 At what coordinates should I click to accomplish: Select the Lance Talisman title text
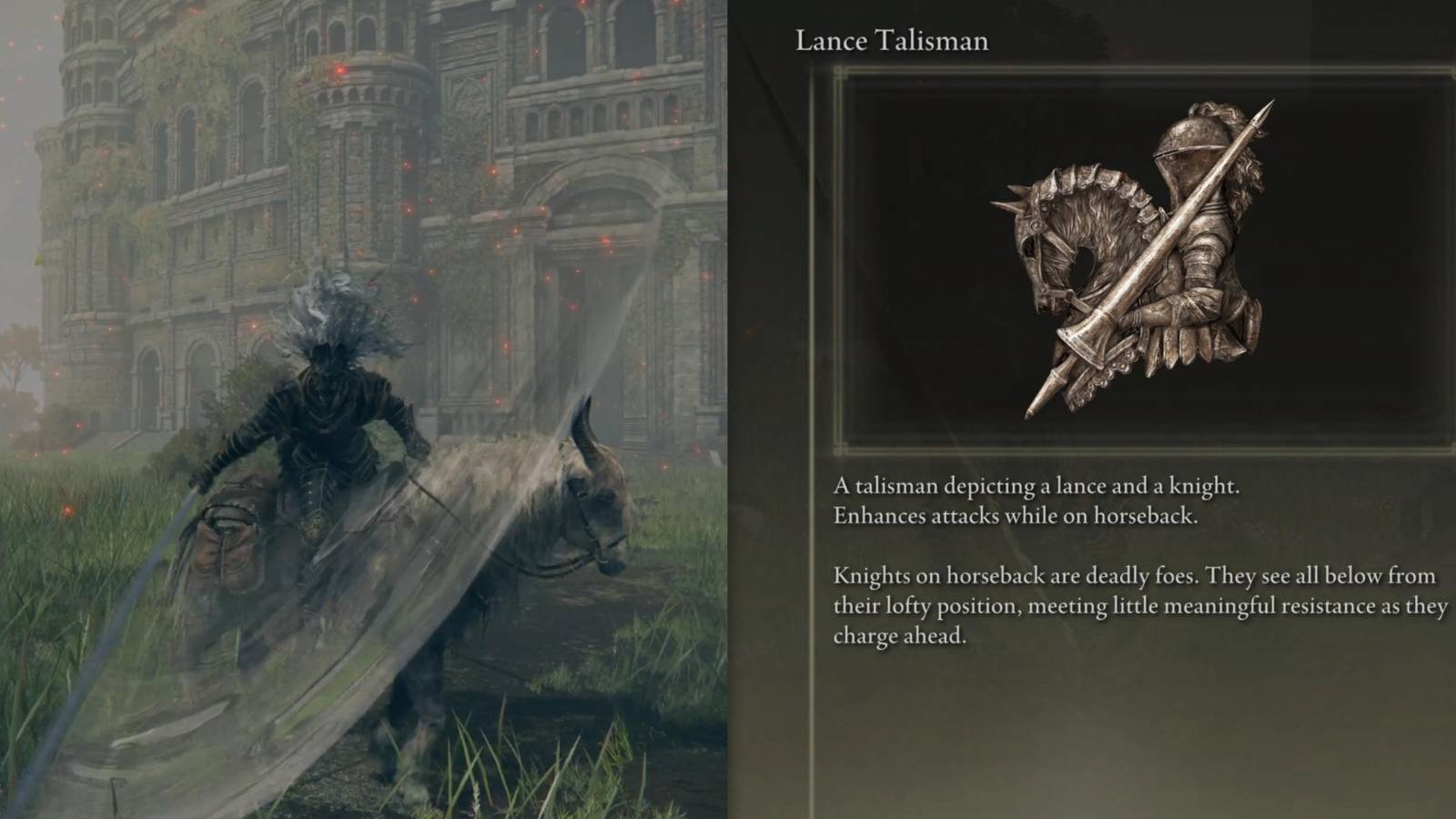(890, 41)
